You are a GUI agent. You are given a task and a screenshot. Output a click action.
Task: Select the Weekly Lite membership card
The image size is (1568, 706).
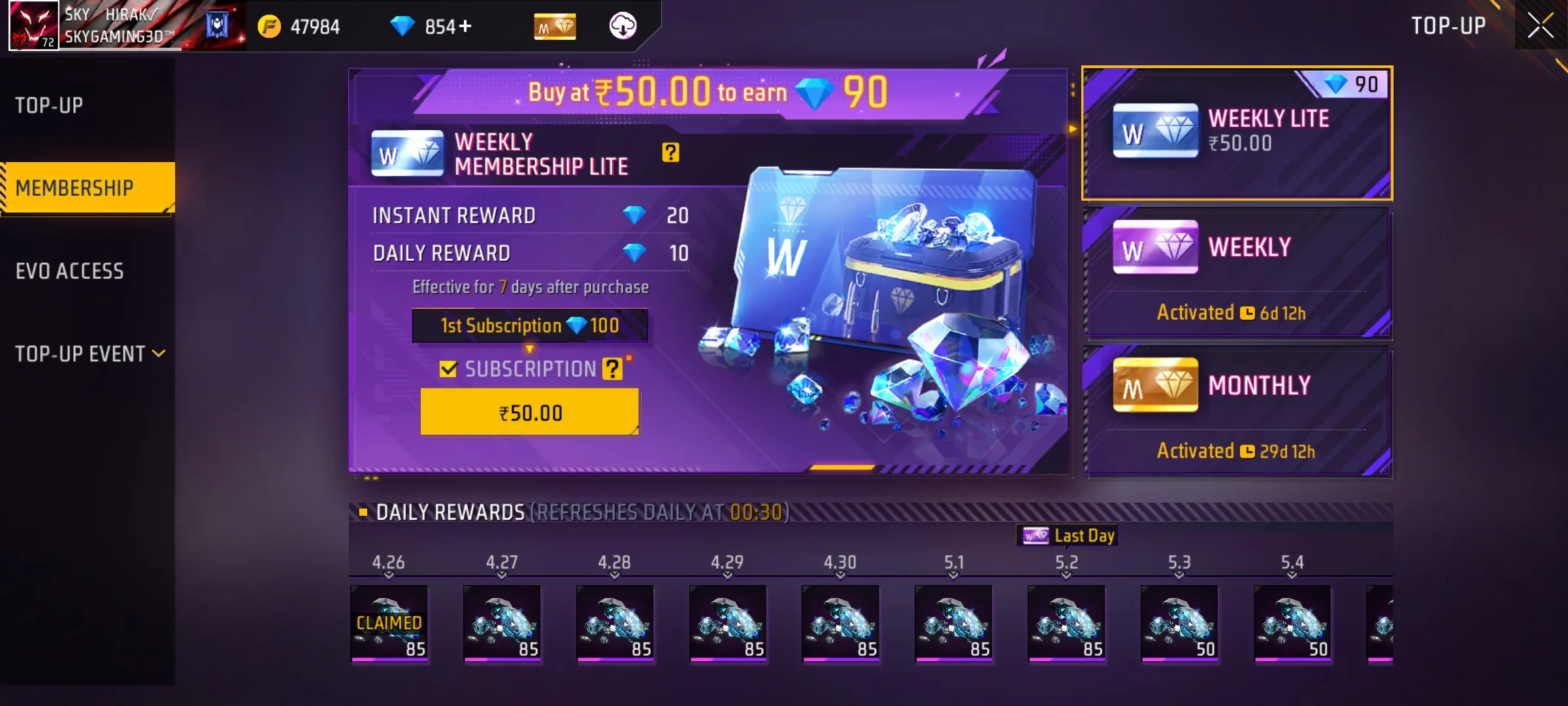[1237, 133]
